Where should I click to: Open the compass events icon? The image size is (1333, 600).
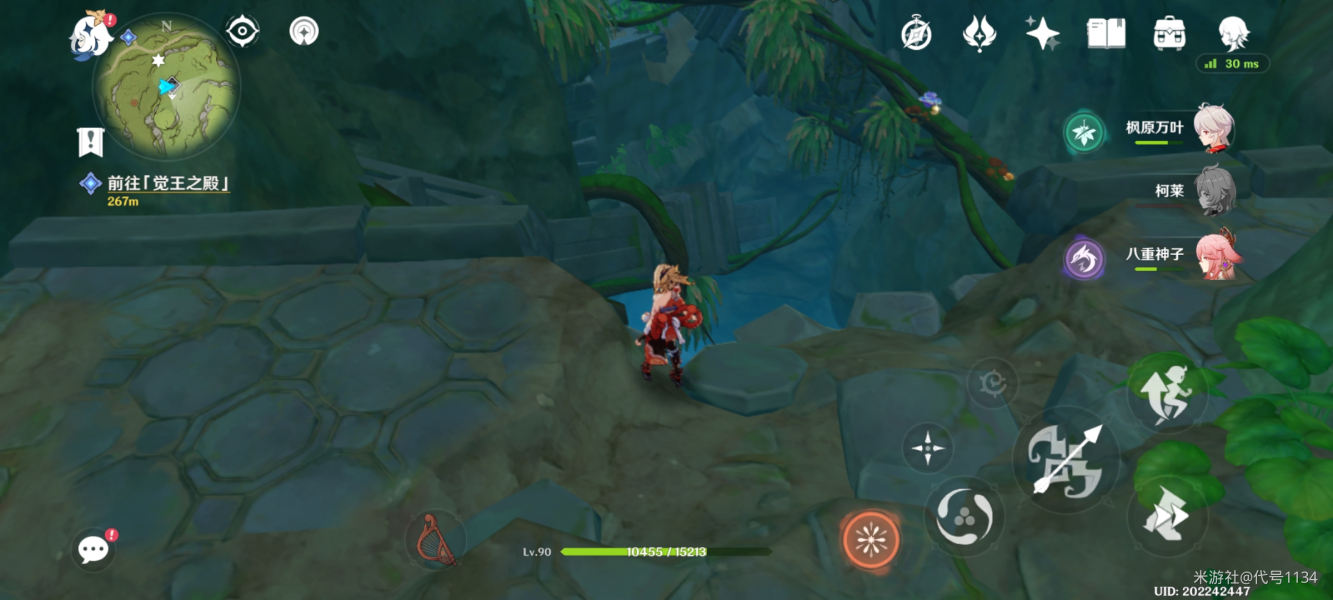(x=916, y=34)
